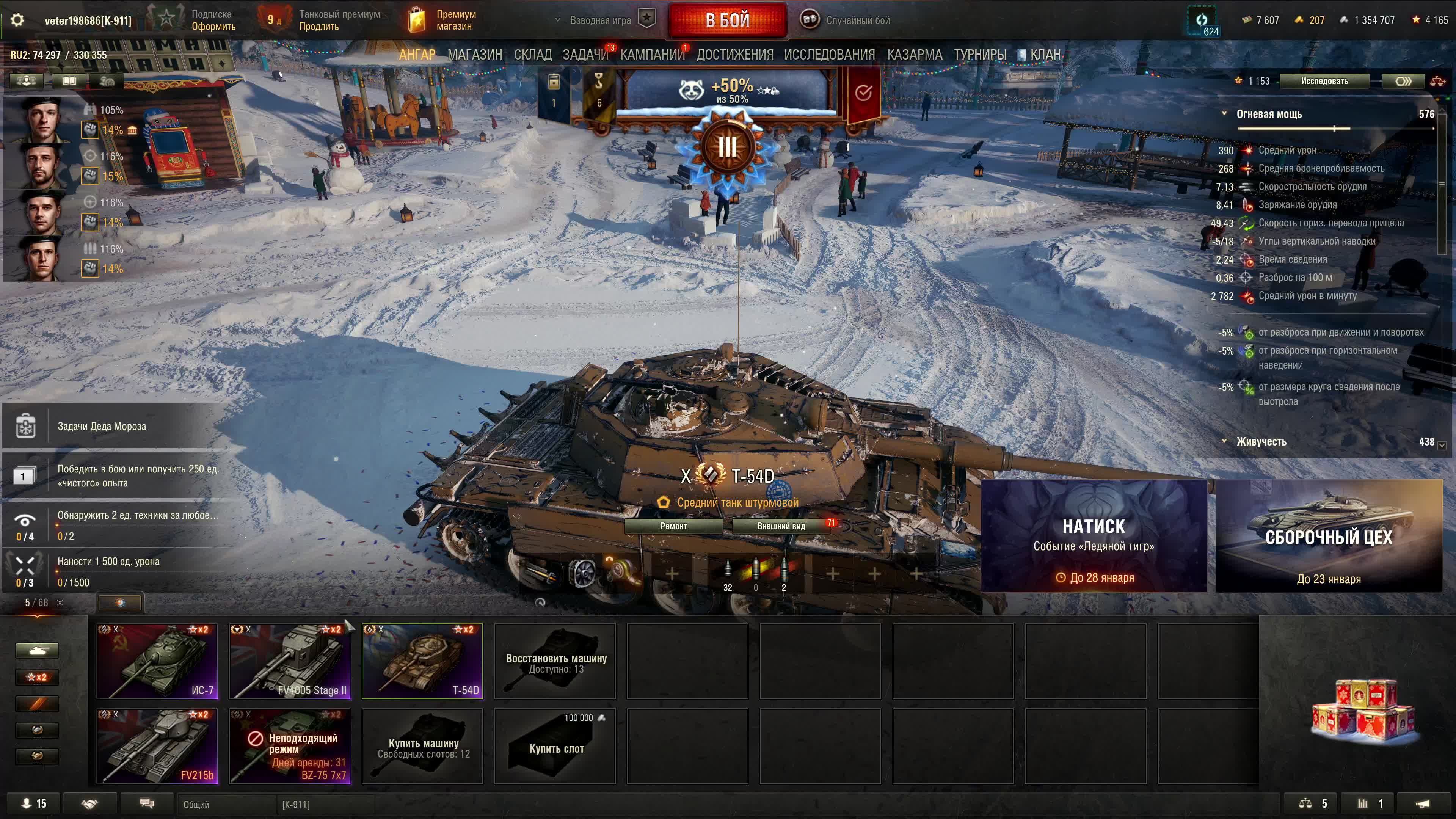Screen dimensions: 1456x819
Task: Open the МАГАЗИН tab
Action: pos(474,55)
